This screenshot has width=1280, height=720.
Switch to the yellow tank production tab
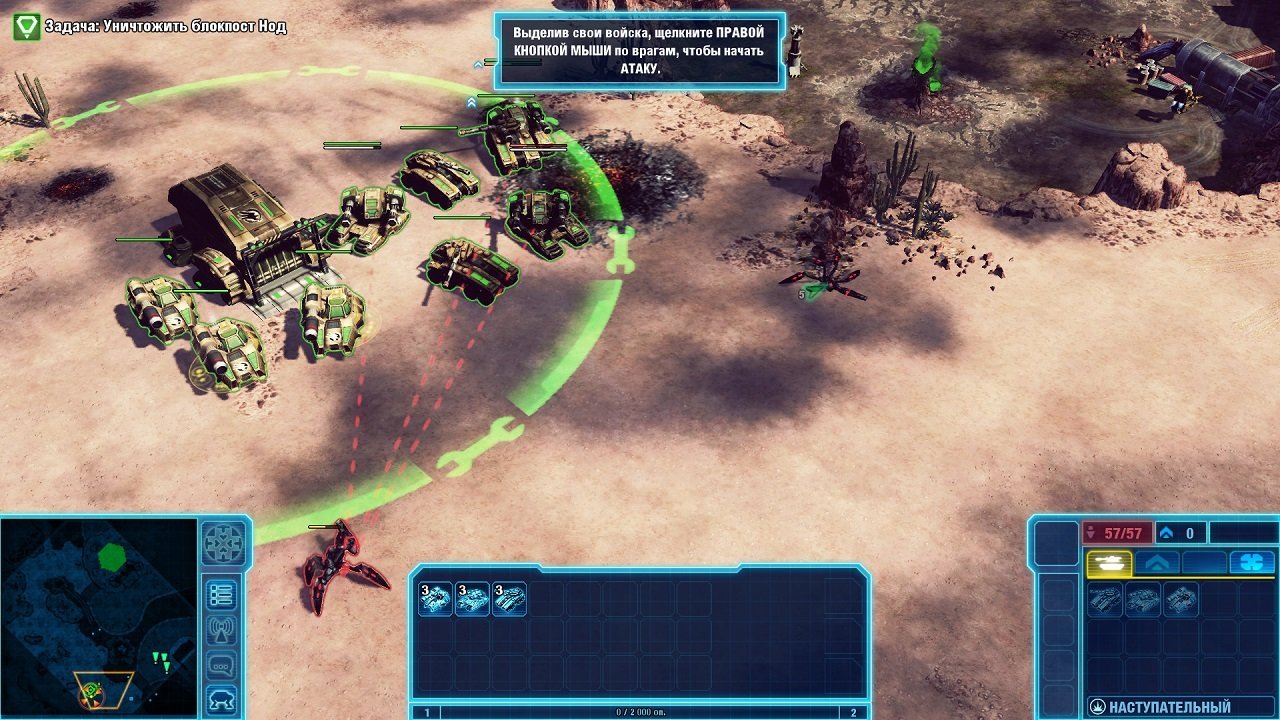point(1110,563)
